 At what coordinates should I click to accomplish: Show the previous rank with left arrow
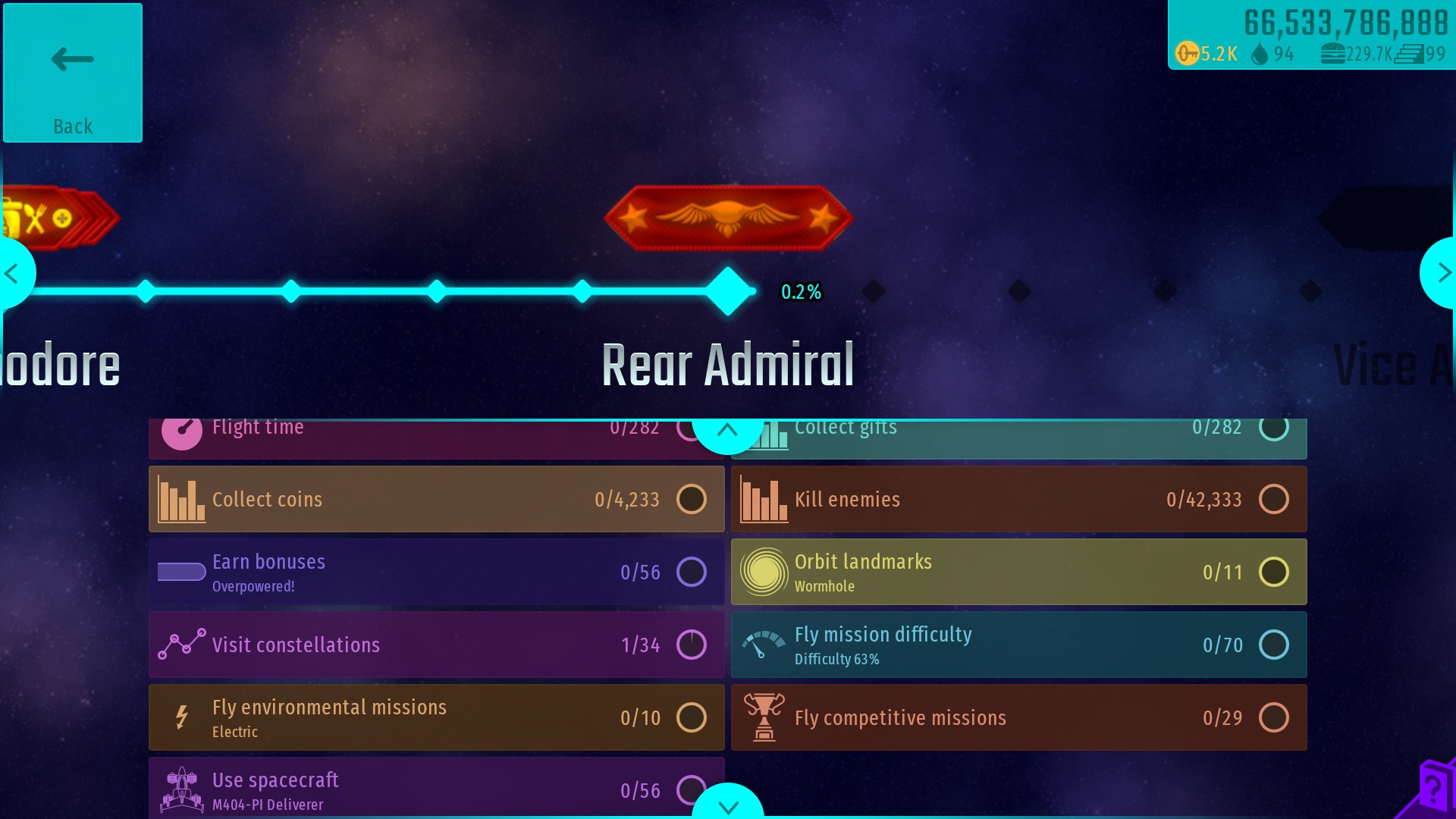12,273
